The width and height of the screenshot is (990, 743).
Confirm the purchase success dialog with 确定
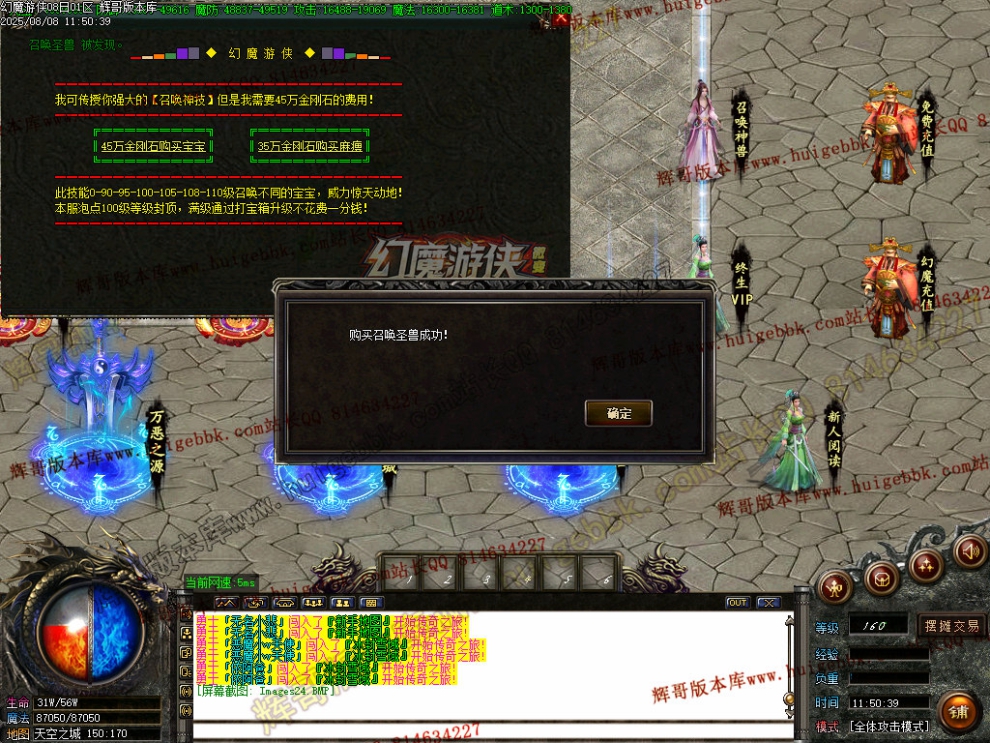(618, 413)
